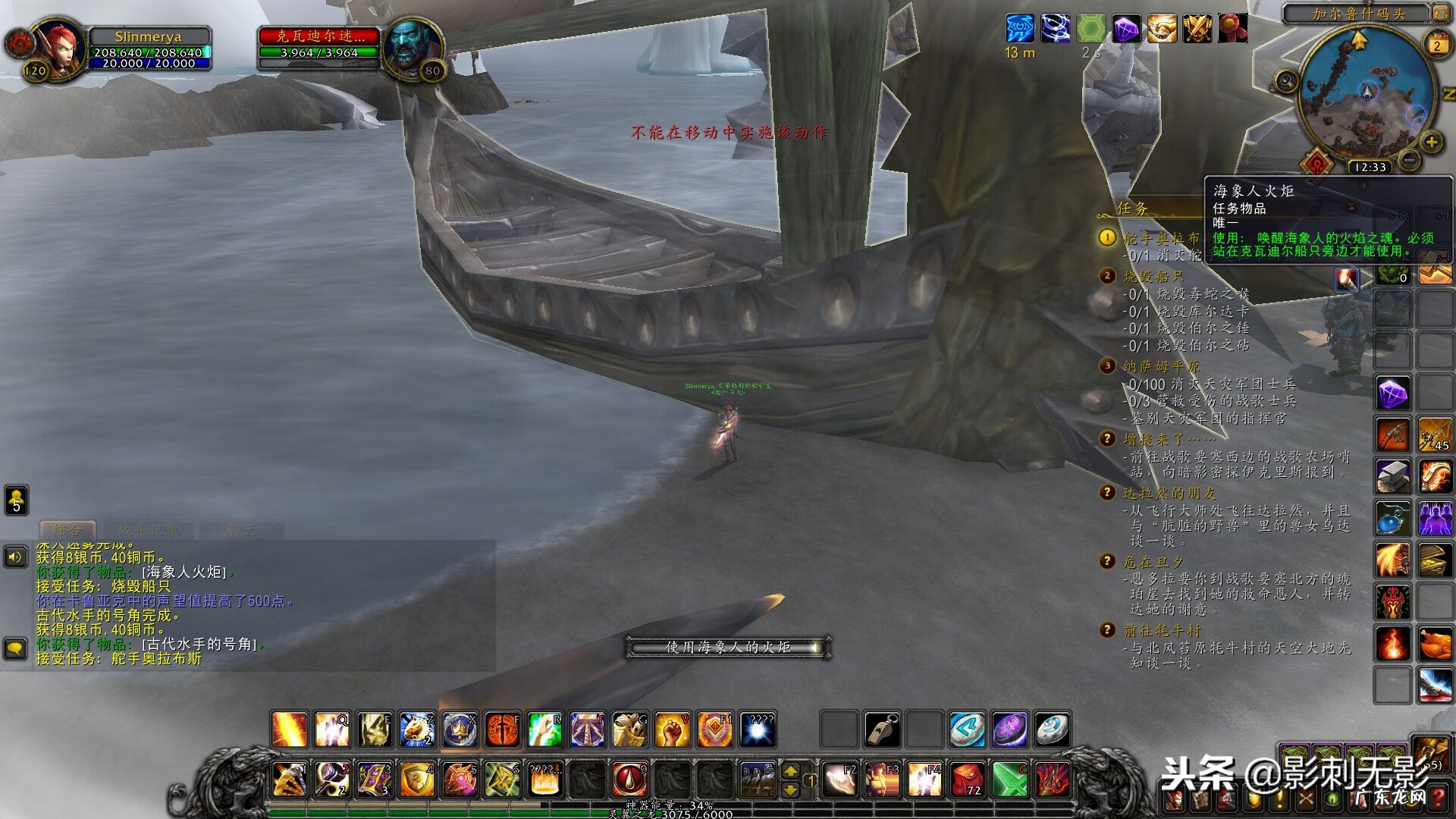This screenshot has width=1456, height=819.
Task: Switch to the 综合 chat tab
Action: pyautogui.click(x=67, y=529)
